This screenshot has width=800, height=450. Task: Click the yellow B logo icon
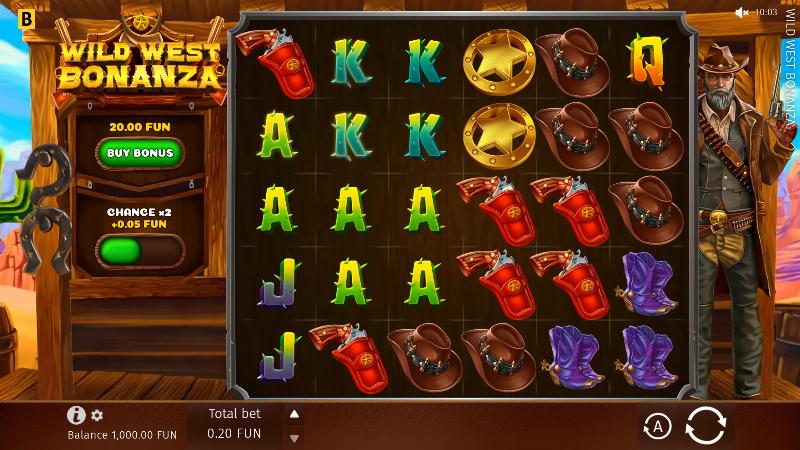pyautogui.click(x=26, y=17)
